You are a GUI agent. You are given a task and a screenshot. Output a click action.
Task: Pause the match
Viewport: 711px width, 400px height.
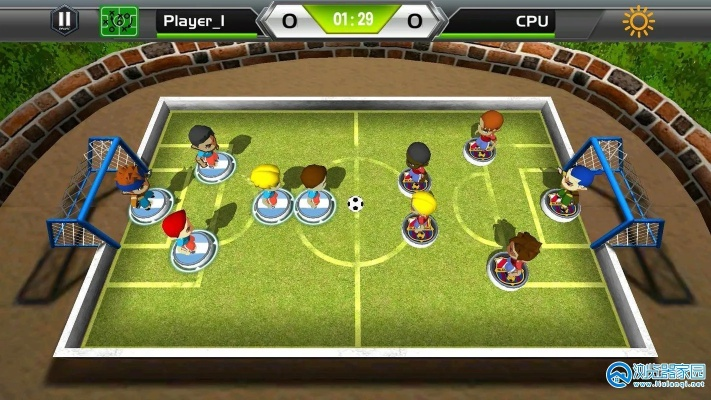click(64, 19)
